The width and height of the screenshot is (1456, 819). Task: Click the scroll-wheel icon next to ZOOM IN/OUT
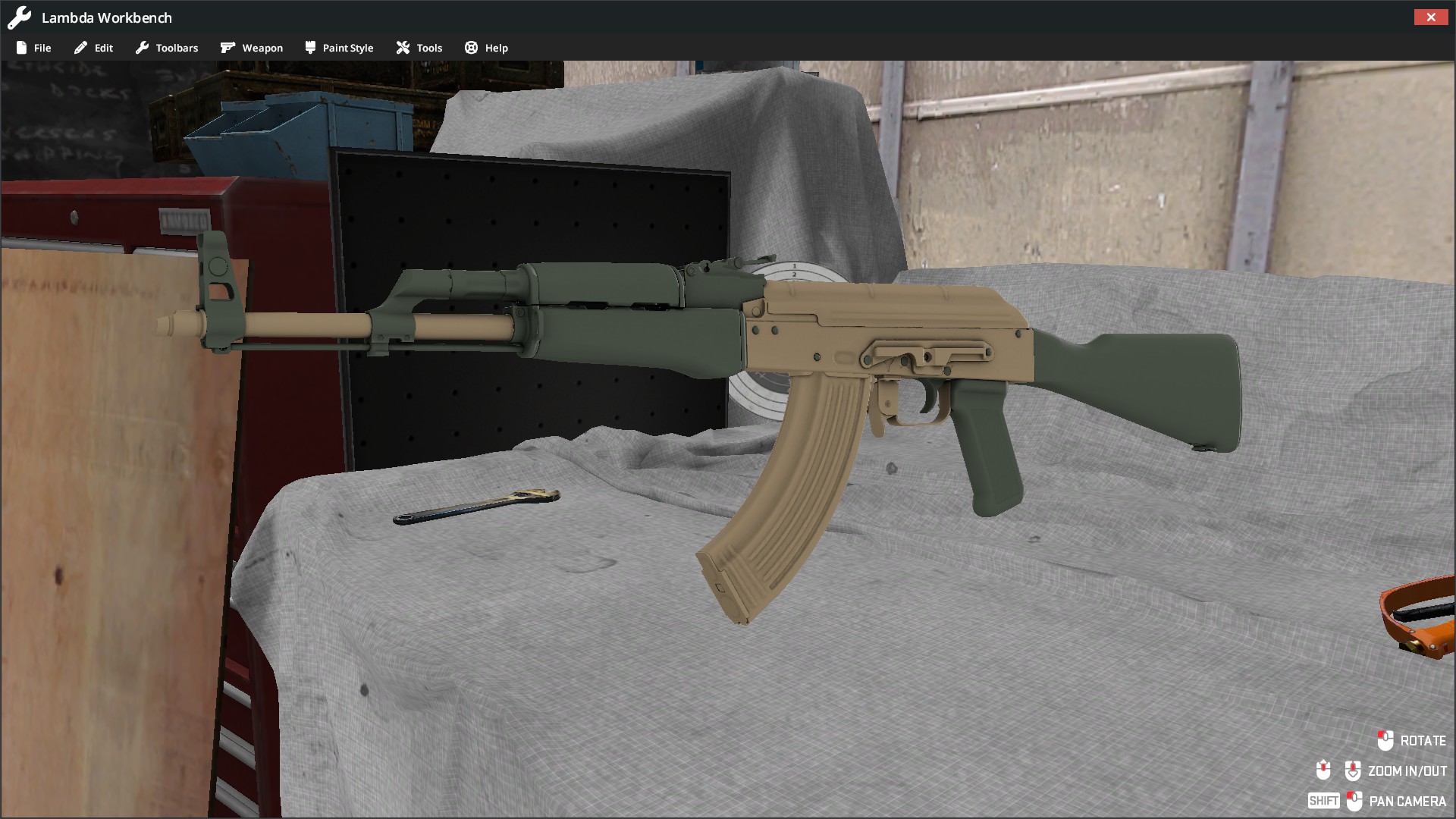[x=1354, y=770]
